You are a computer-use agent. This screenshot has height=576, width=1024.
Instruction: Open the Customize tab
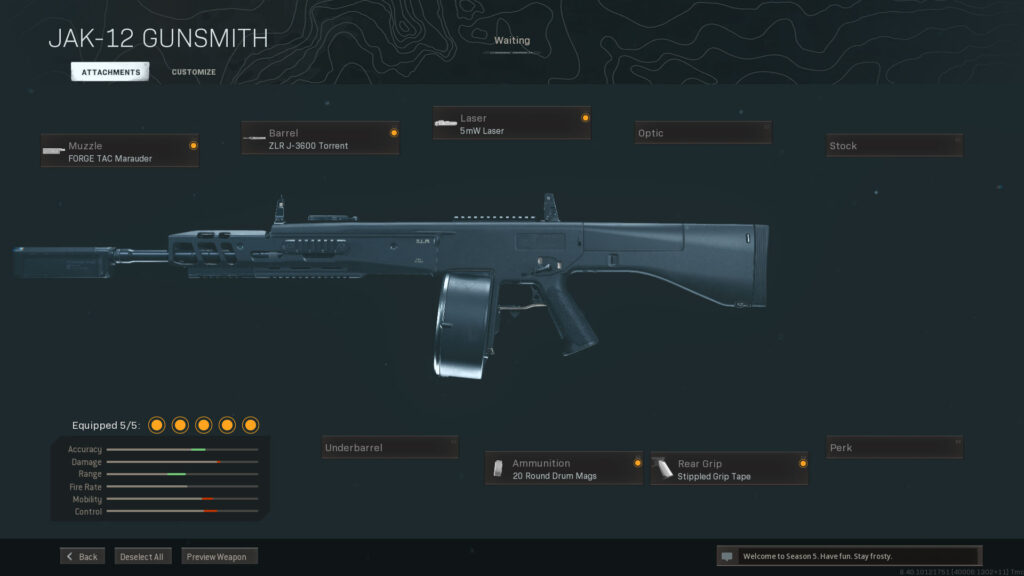click(x=193, y=72)
